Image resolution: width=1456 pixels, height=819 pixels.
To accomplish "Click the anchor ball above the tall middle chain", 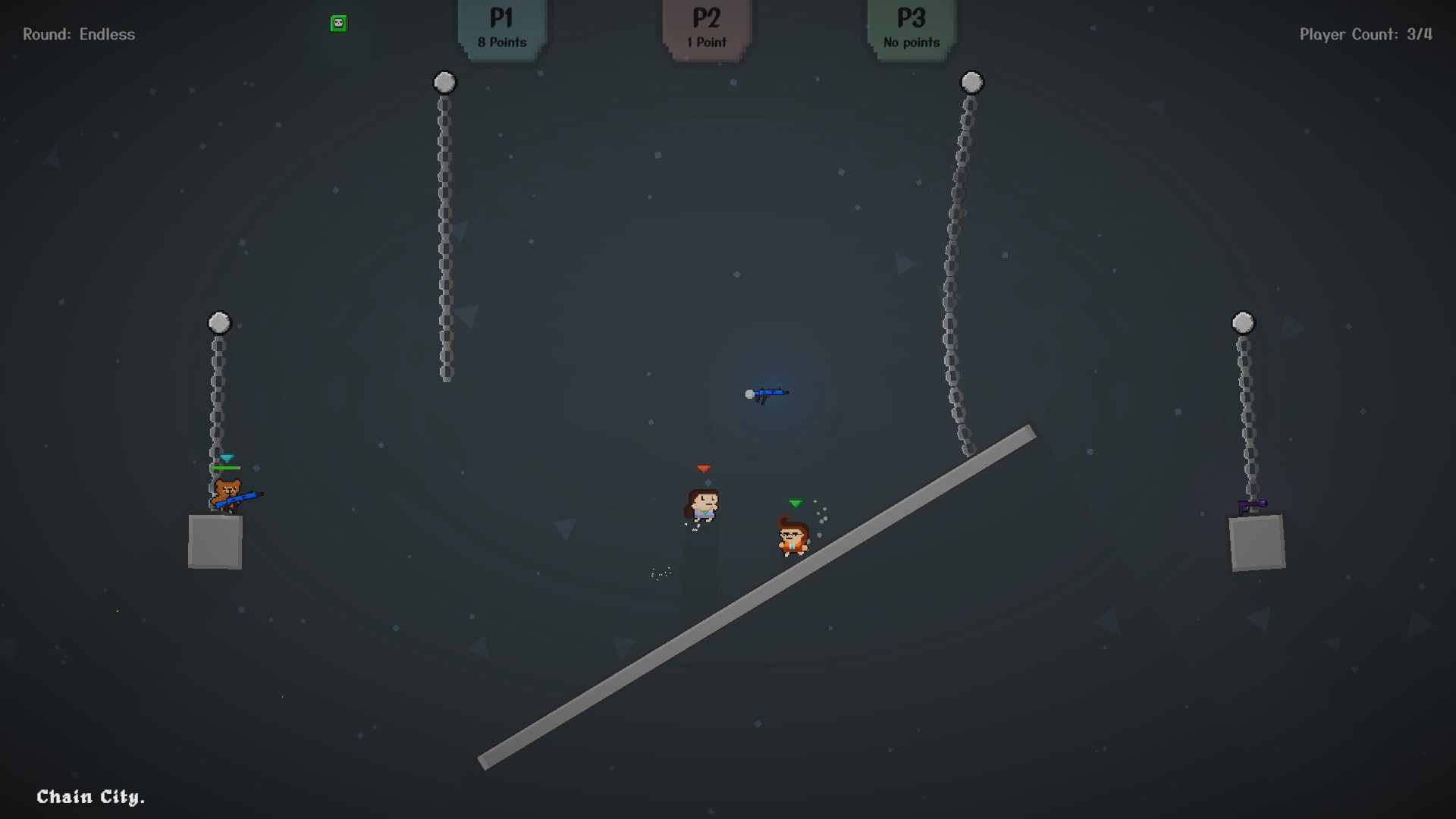I will tap(444, 82).
